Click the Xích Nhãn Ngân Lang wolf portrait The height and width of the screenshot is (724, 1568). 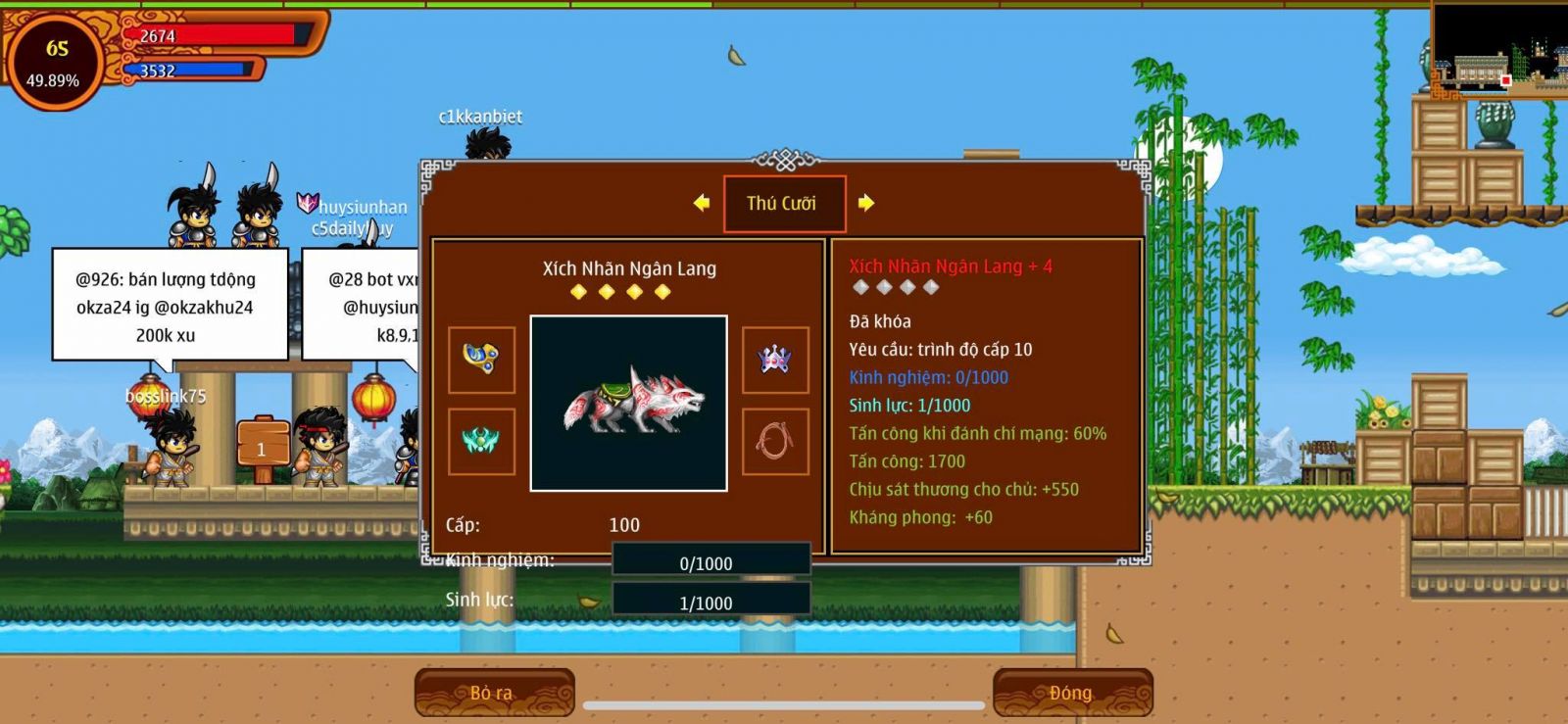click(x=628, y=403)
